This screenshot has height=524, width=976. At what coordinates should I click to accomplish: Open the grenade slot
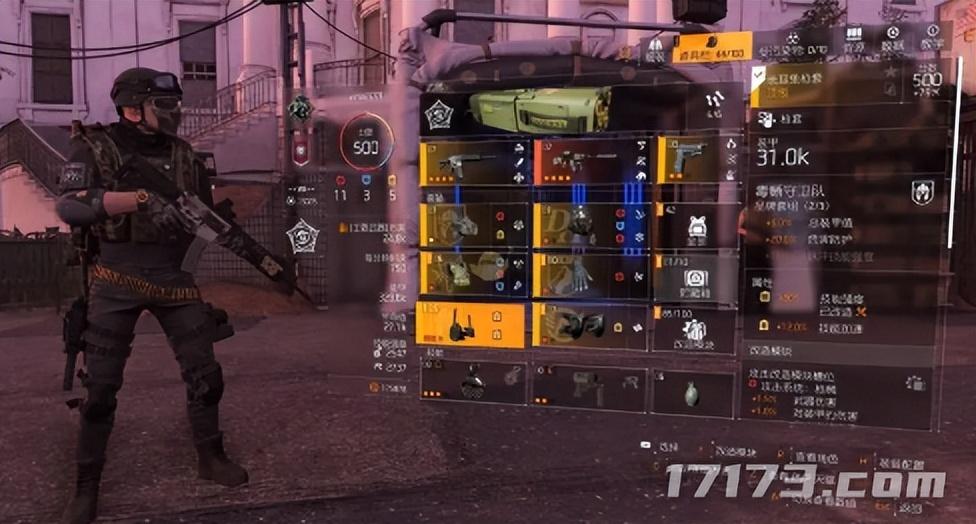[x=694, y=392]
